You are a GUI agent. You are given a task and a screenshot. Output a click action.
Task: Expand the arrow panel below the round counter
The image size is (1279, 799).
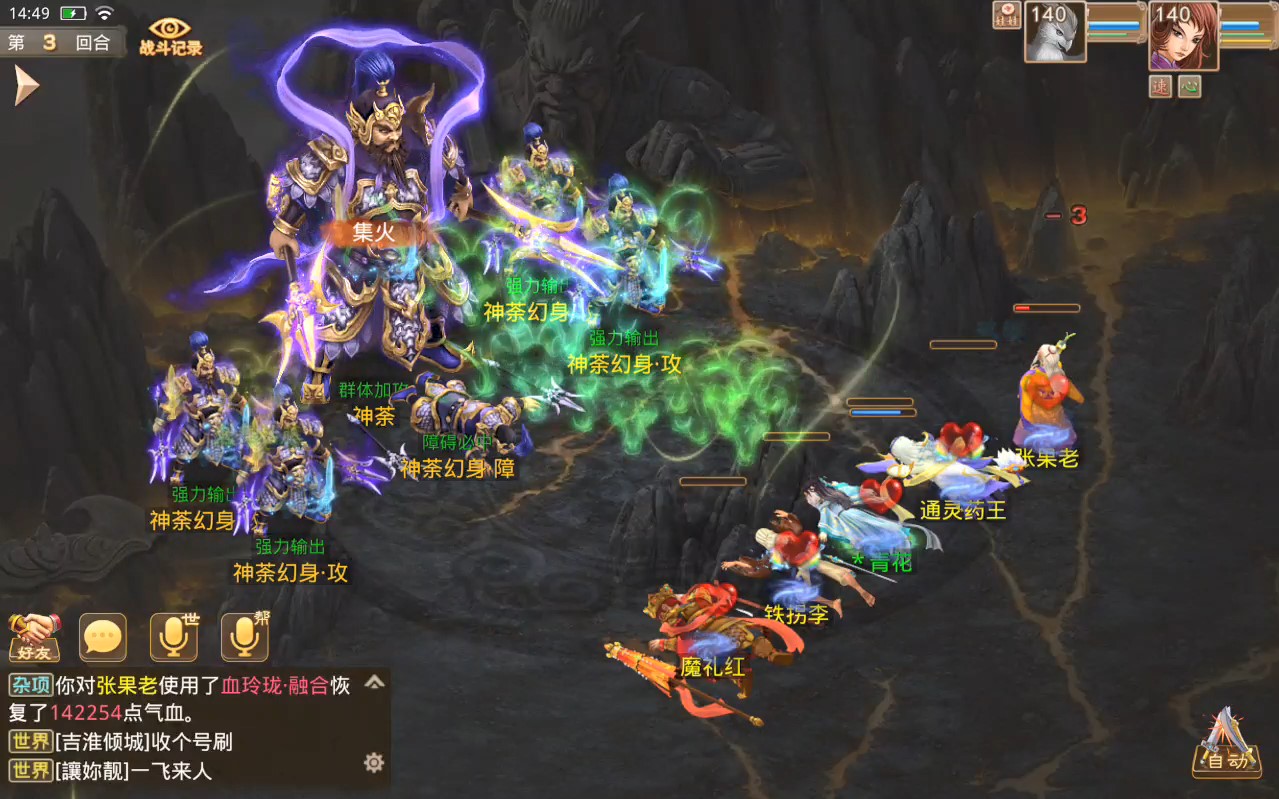pos(25,86)
